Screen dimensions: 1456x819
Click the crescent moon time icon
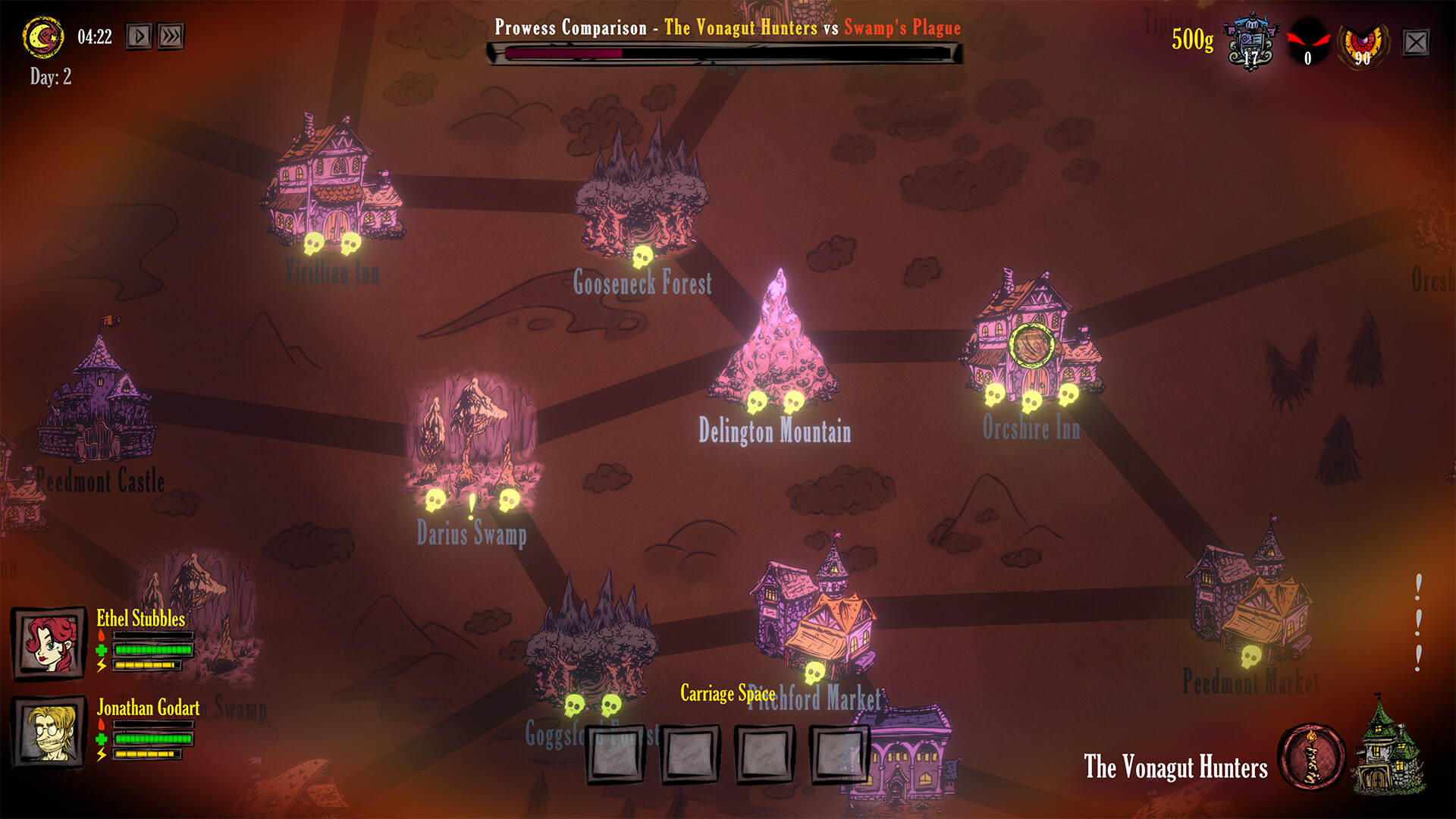coord(43,36)
